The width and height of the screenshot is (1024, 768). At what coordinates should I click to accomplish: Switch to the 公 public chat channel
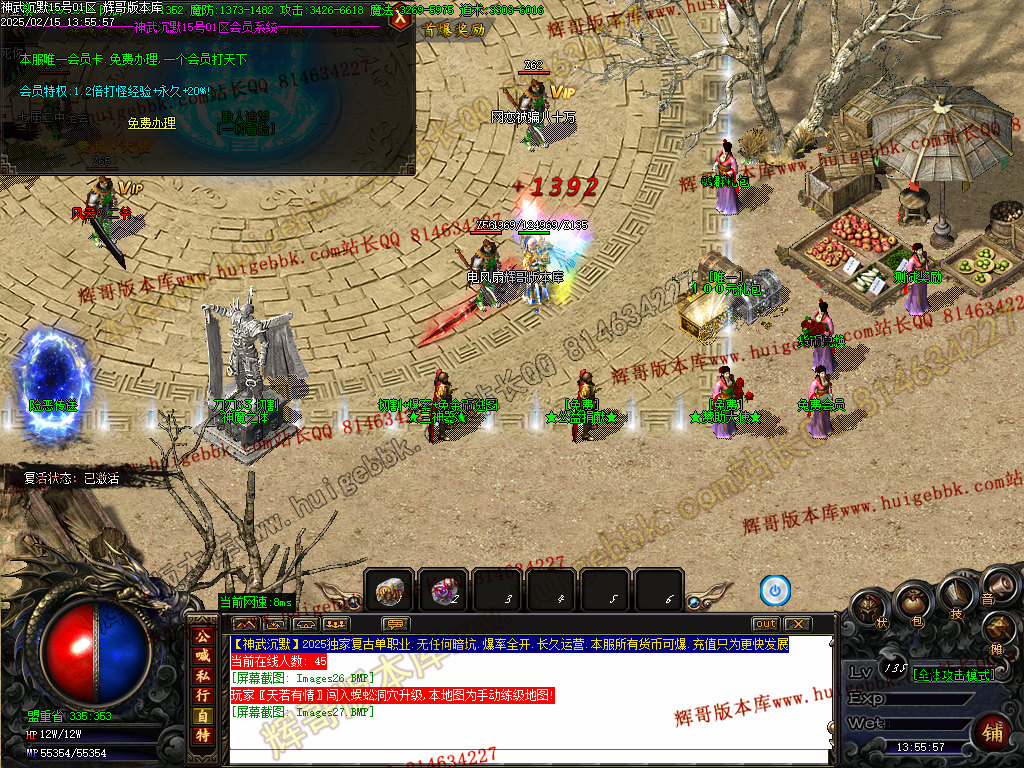pos(203,636)
